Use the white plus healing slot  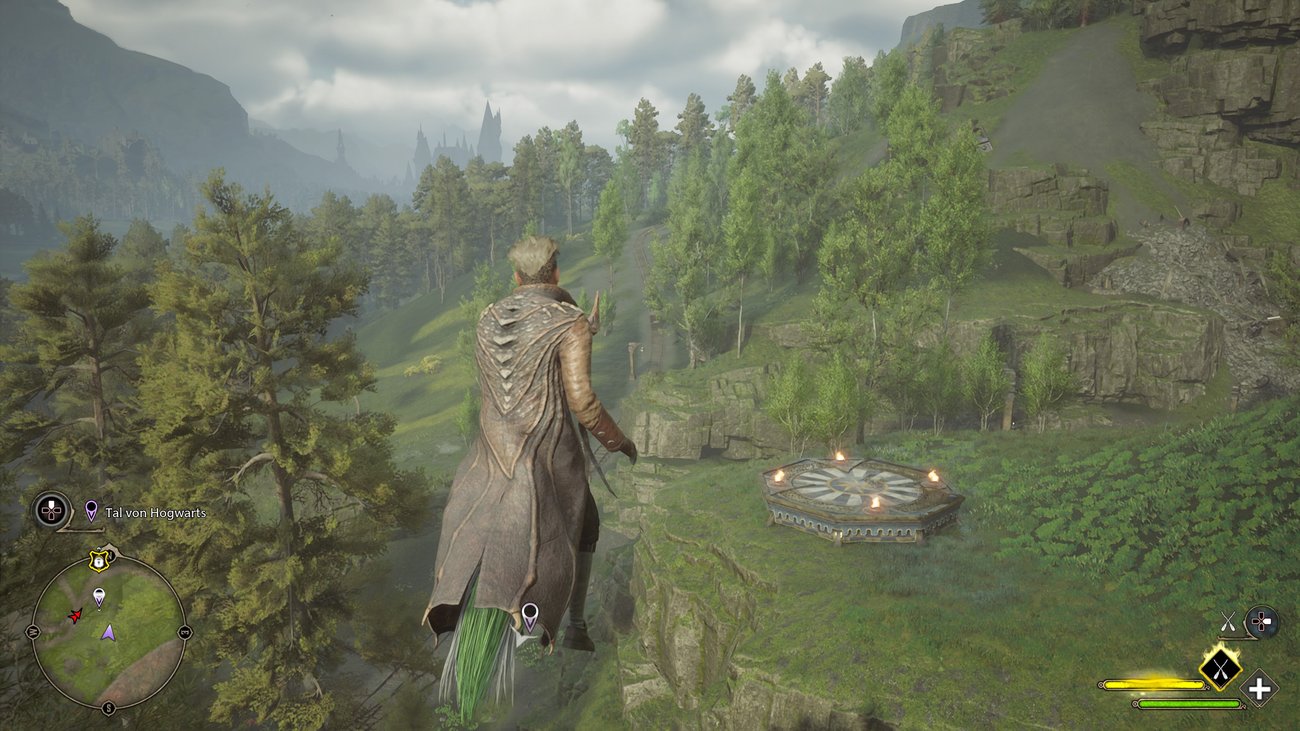pos(1260,689)
